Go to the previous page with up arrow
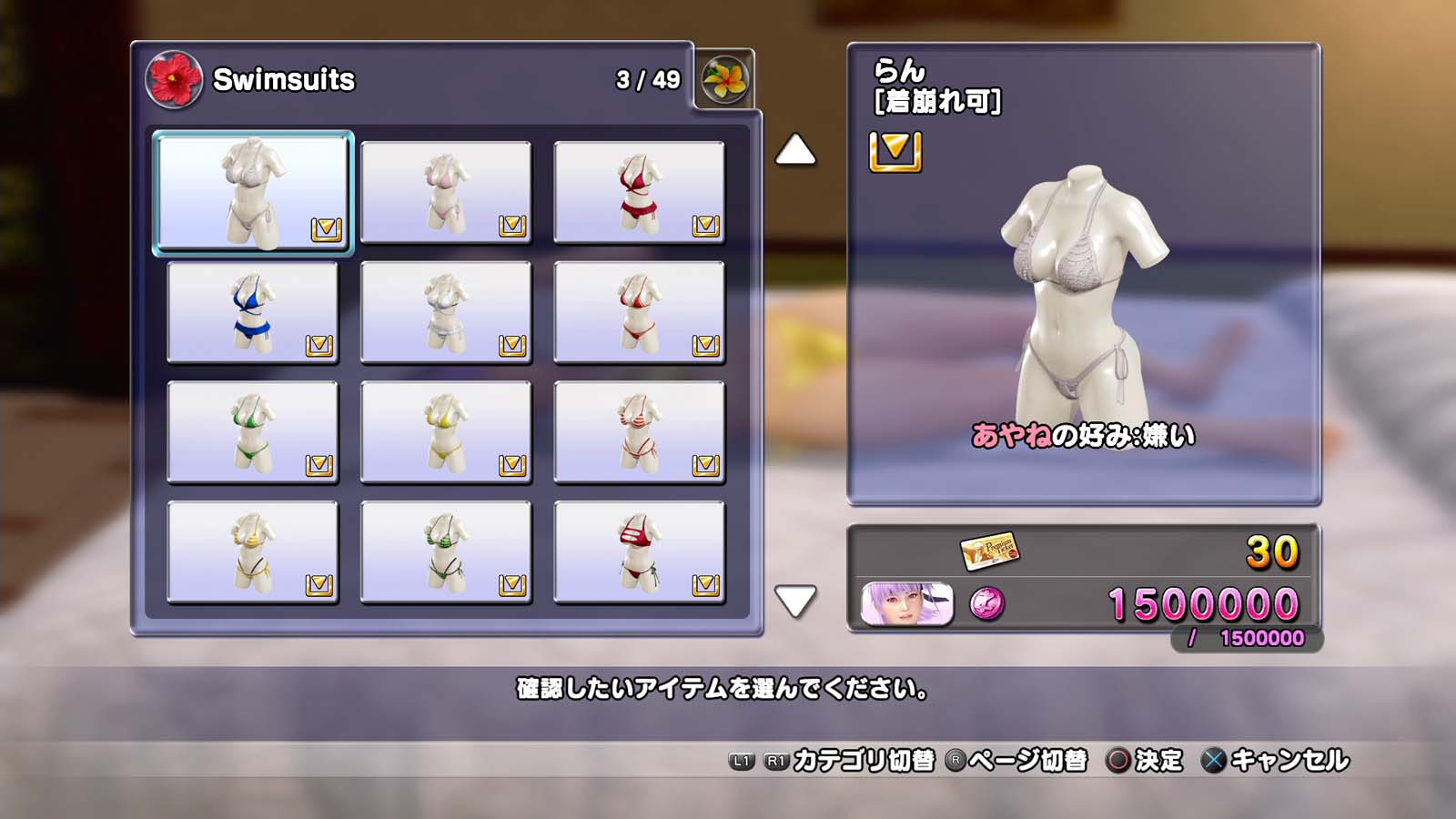 point(795,150)
